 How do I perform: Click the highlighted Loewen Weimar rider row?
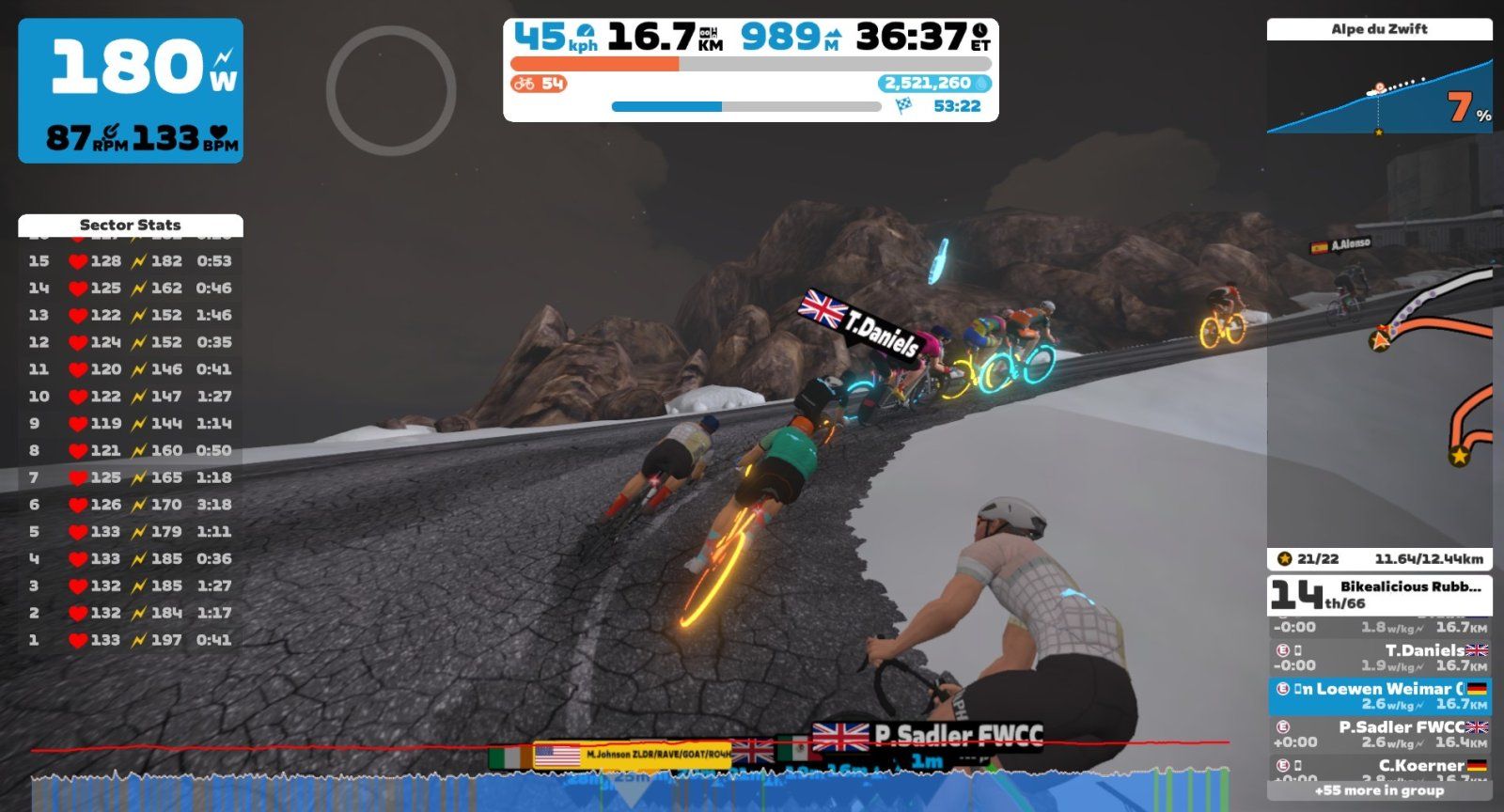[1379, 695]
